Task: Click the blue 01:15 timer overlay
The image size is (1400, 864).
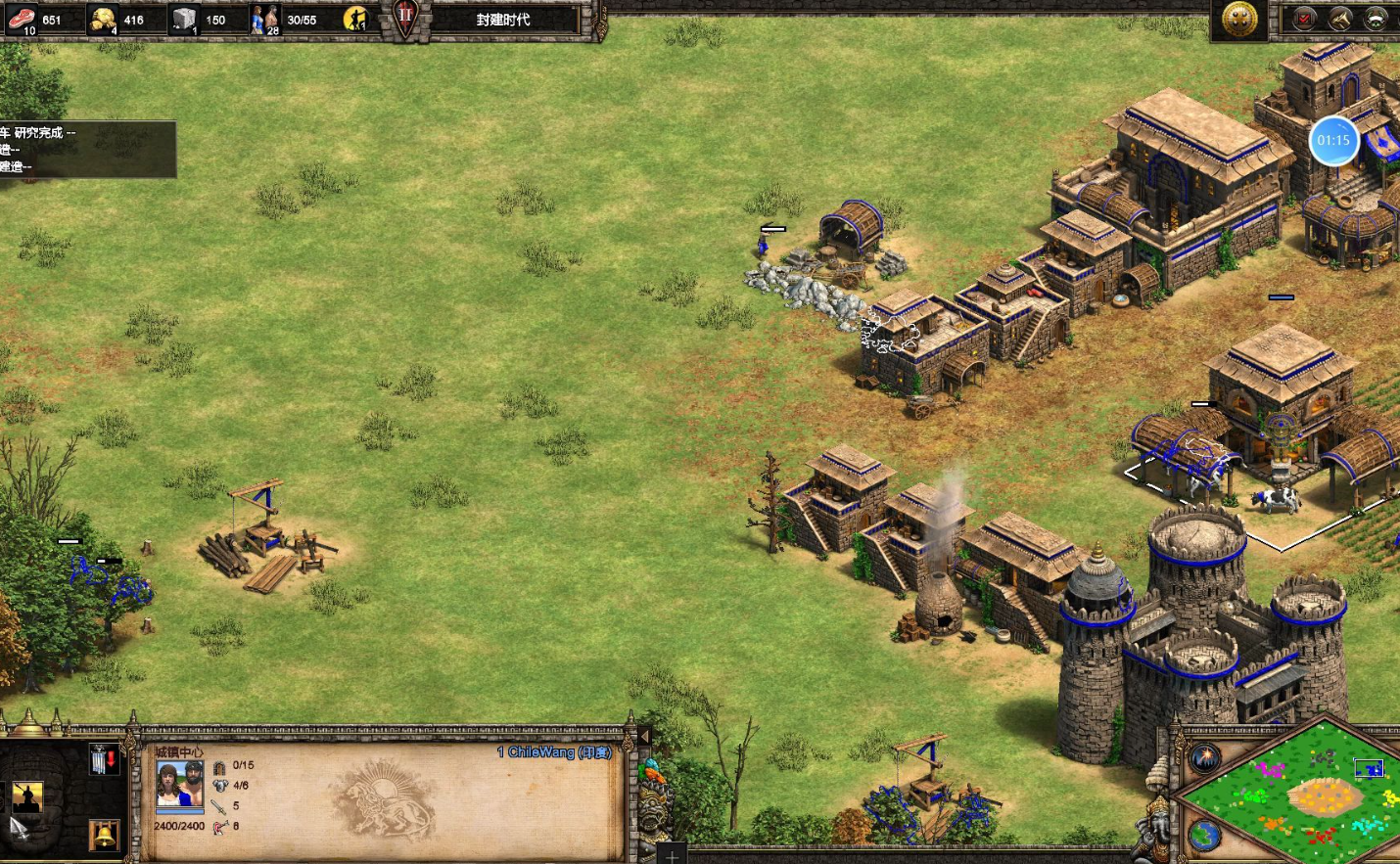Action: 1332,141
